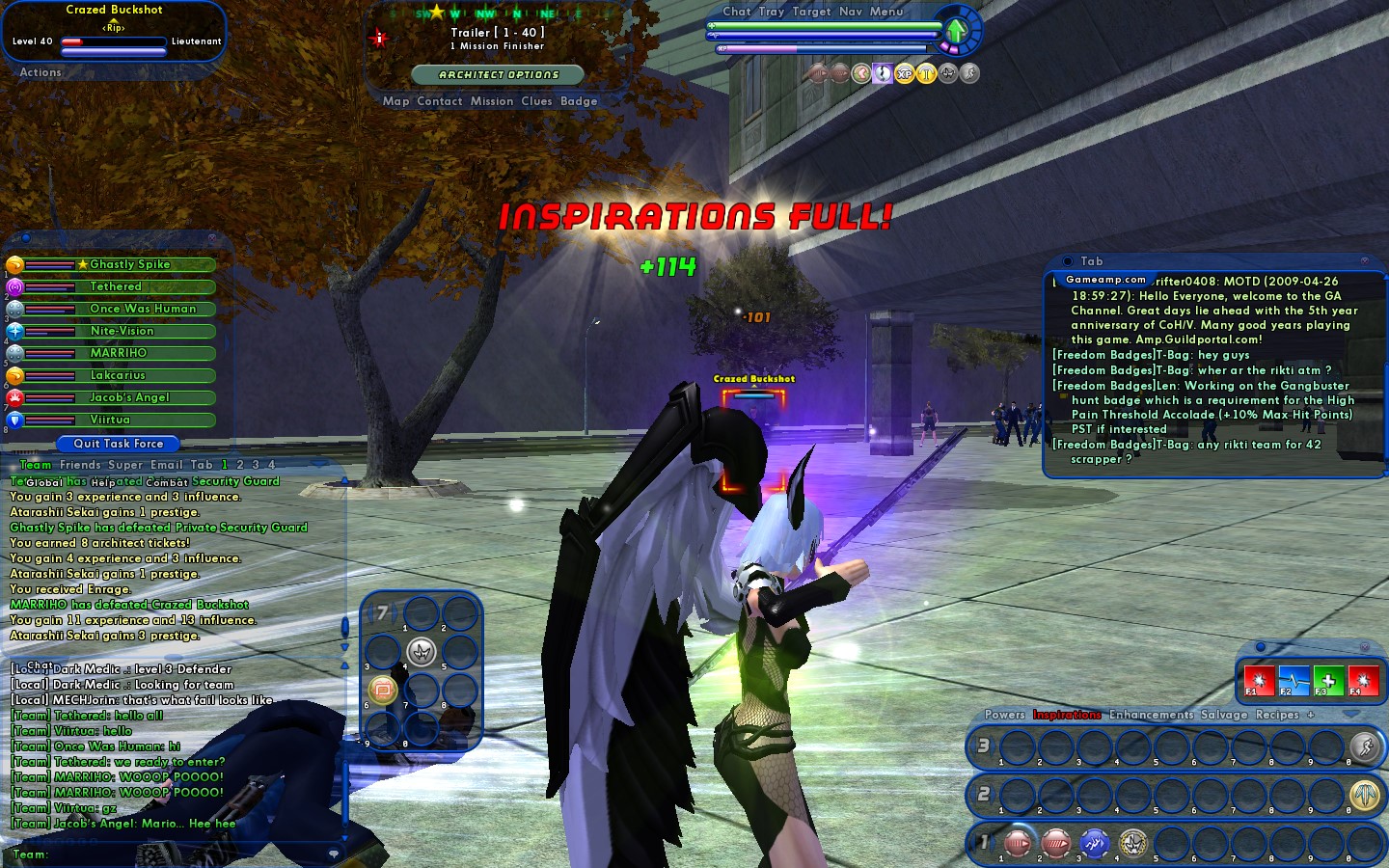
Task: Switch to the Enhancements tab
Action: [1151, 715]
